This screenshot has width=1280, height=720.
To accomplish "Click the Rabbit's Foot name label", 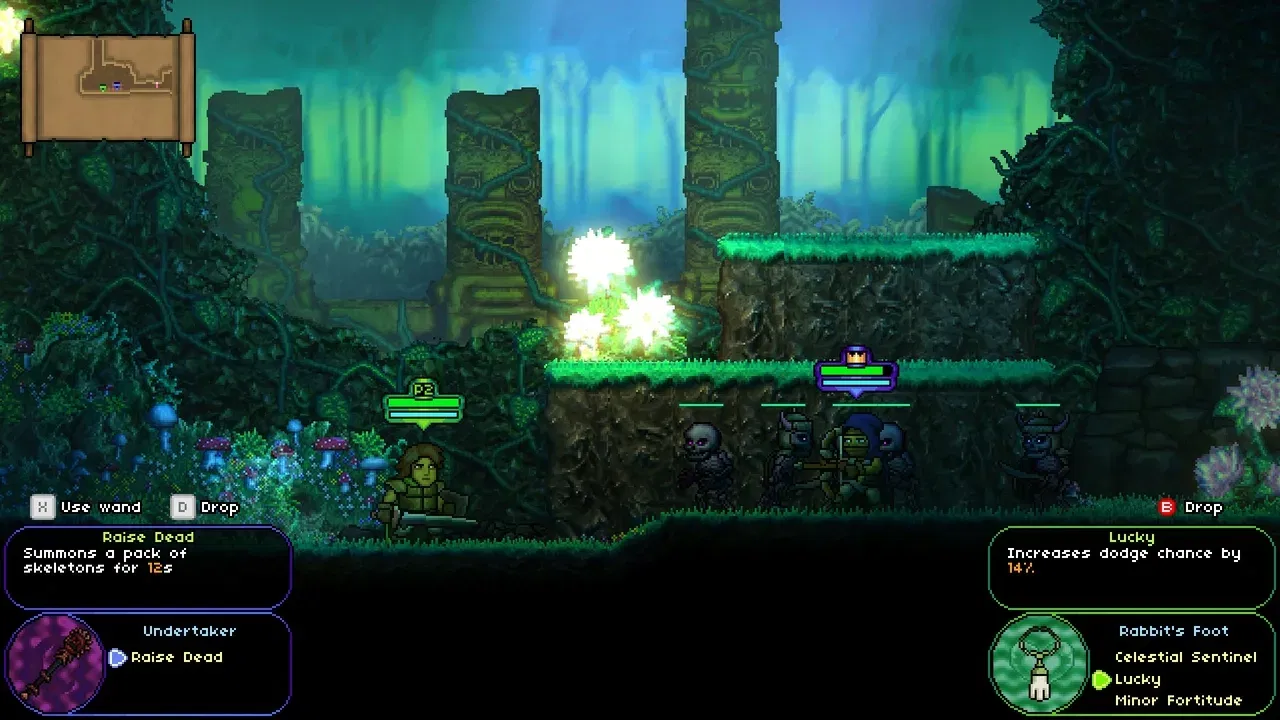I will coord(1174,631).
